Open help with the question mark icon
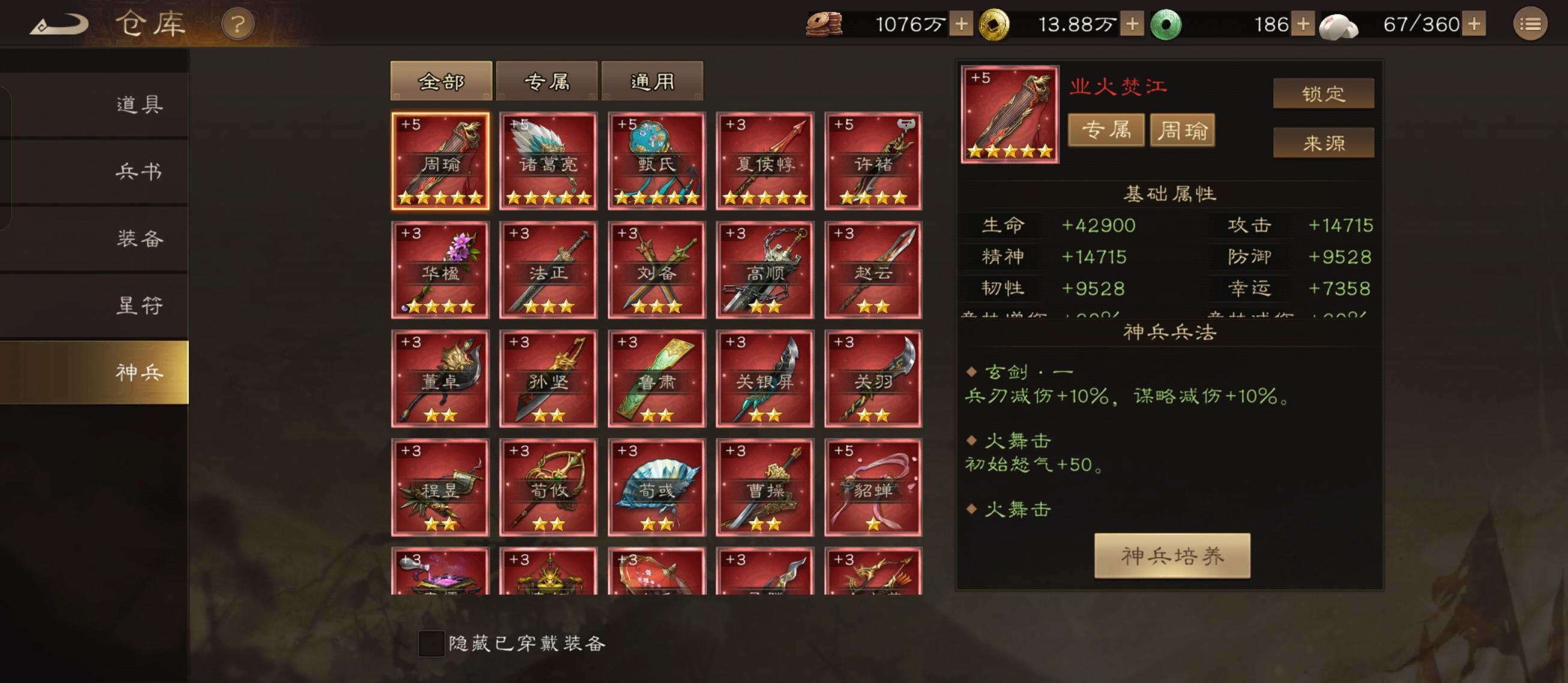Viewport: 1568px width, 683px height. (239, 25)
